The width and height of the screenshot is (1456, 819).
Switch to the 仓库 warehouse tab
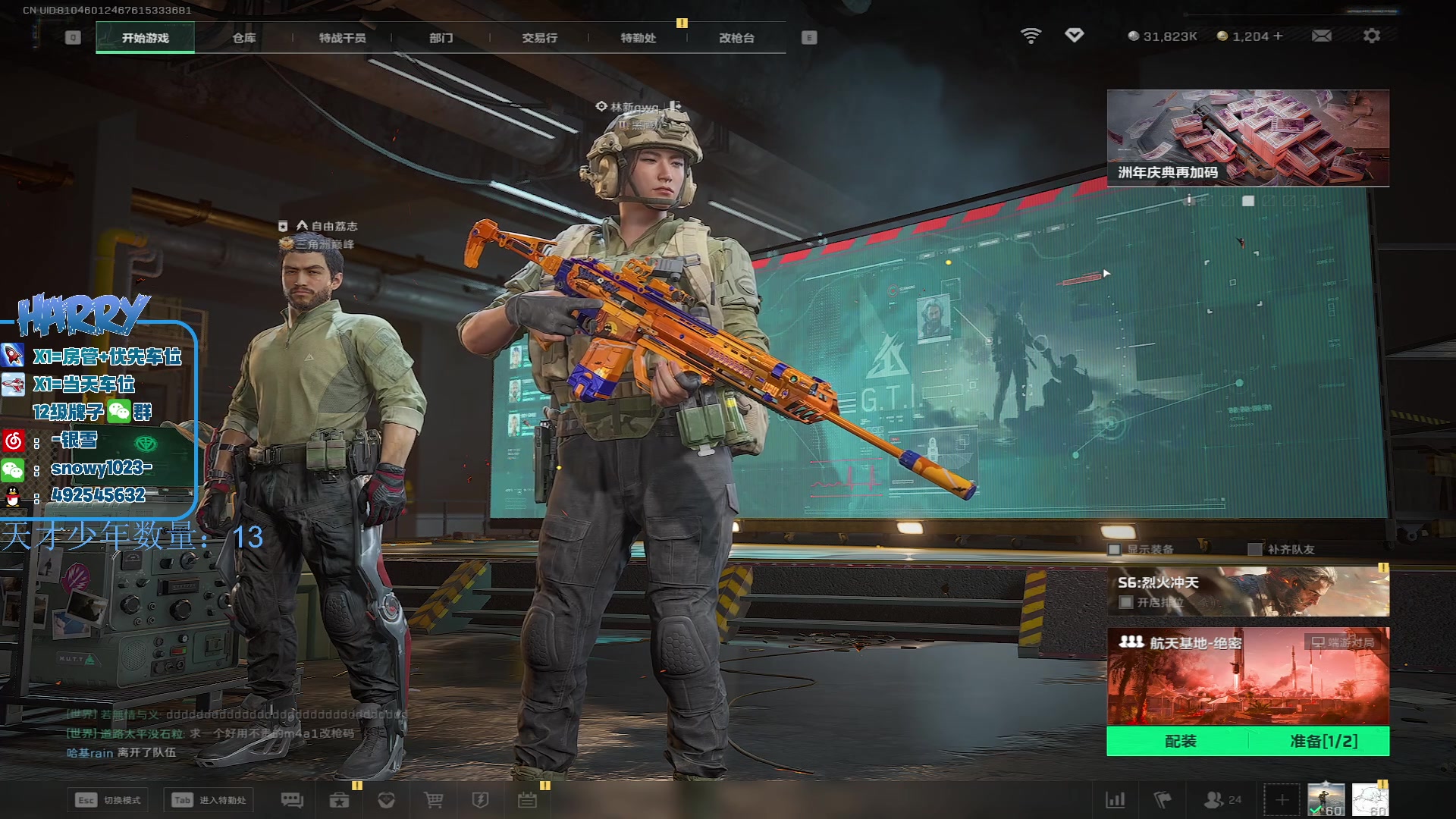coord(243,38)
